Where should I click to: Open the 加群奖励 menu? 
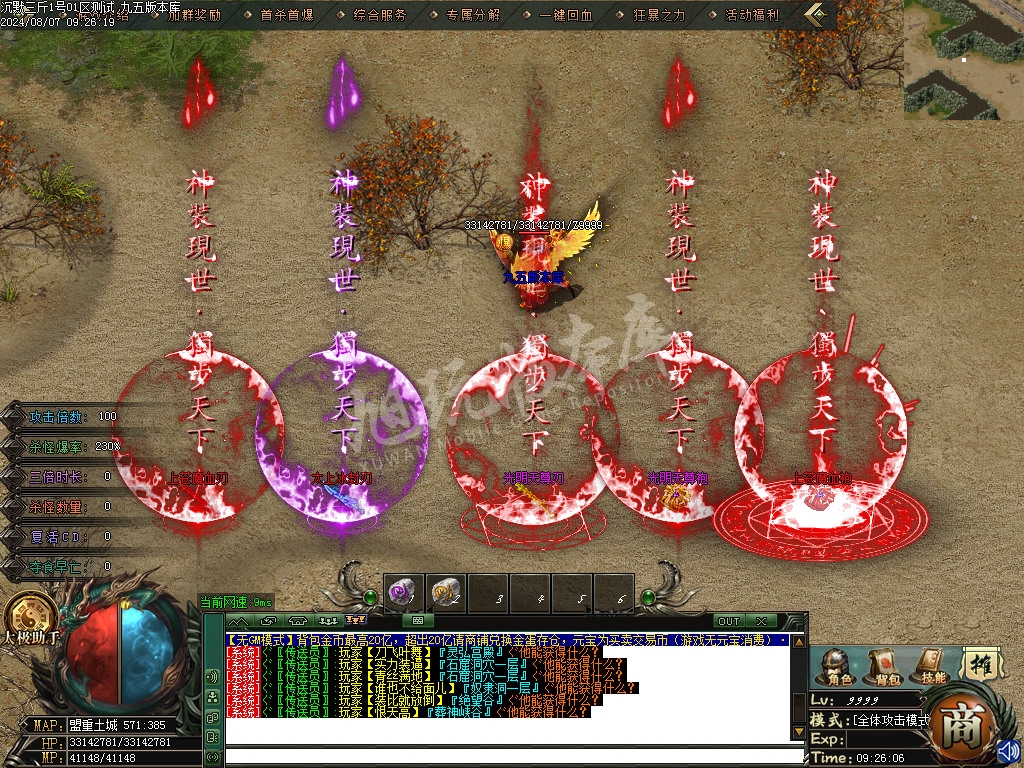[x=194, y=15]
